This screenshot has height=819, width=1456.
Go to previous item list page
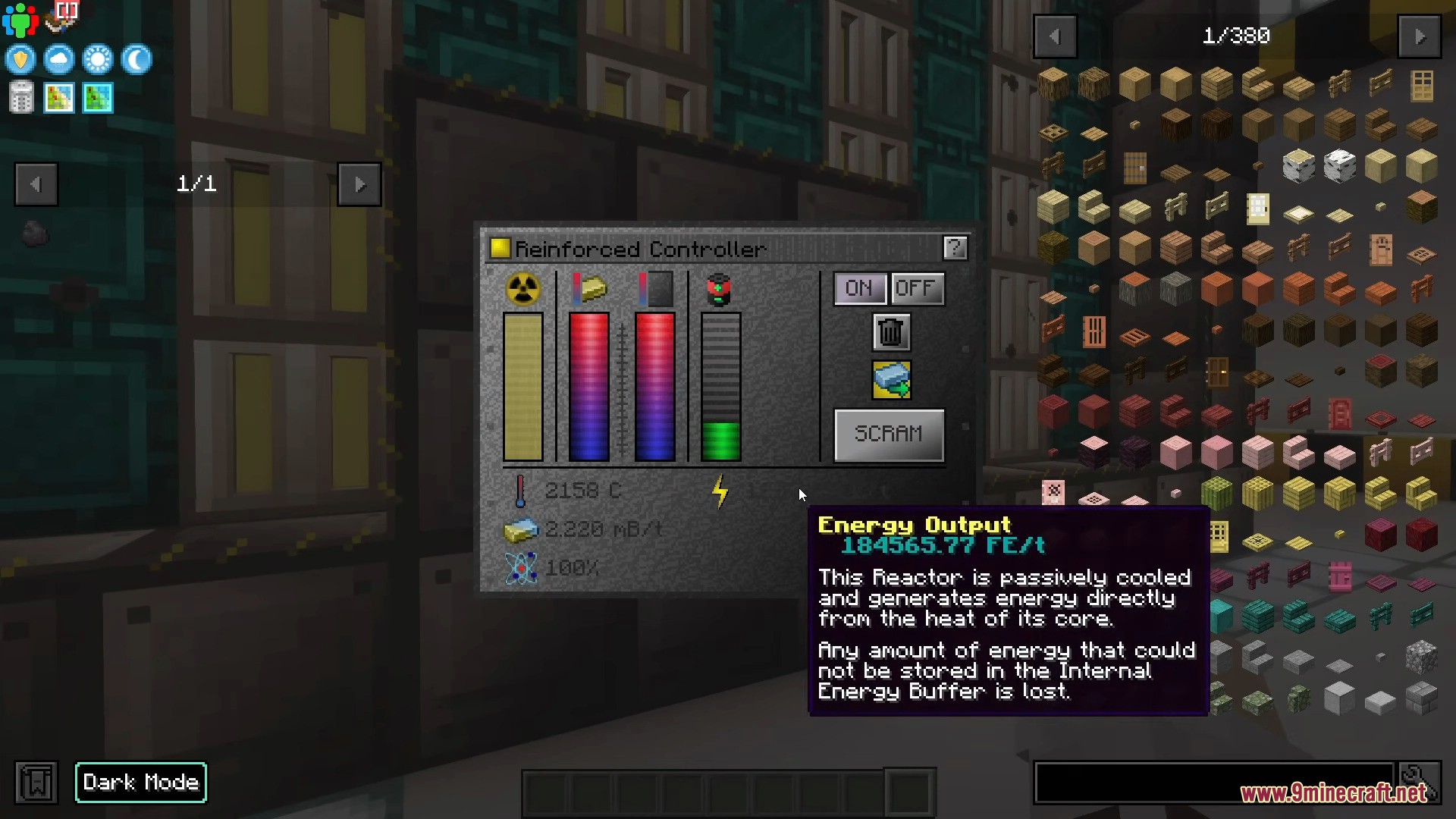tap(1055, 36)
